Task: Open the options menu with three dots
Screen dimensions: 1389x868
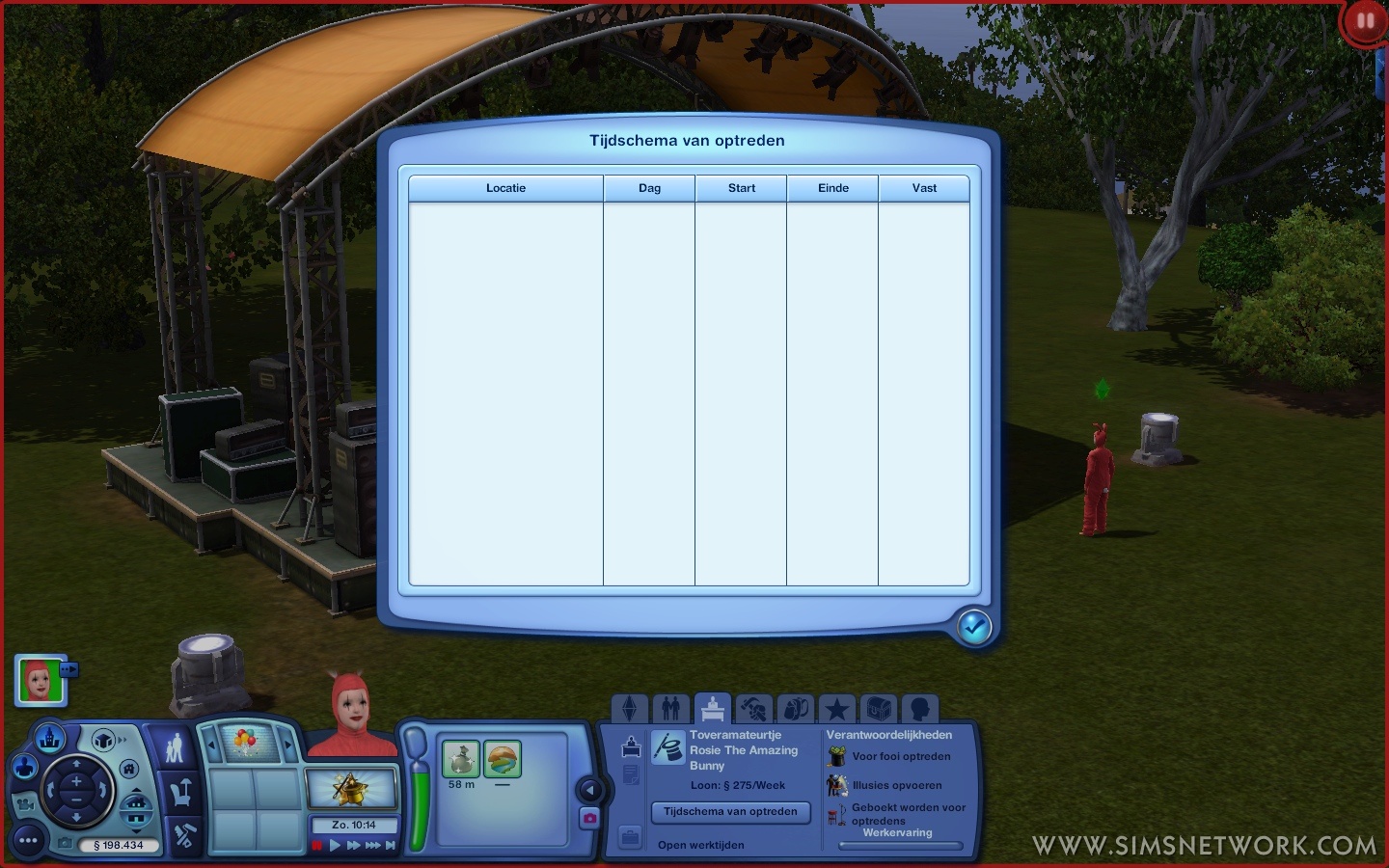Action: [x=28, y=841]
